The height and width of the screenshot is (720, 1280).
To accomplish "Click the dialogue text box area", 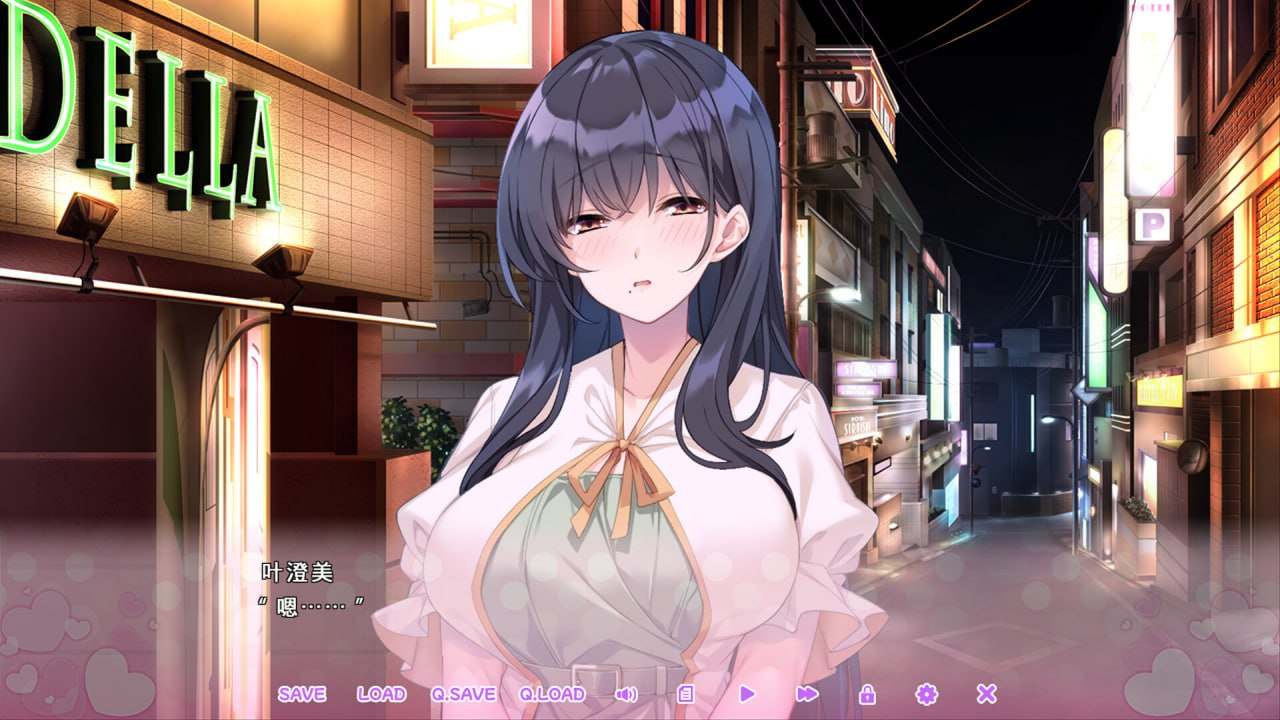I will click(x=640, y=600).
